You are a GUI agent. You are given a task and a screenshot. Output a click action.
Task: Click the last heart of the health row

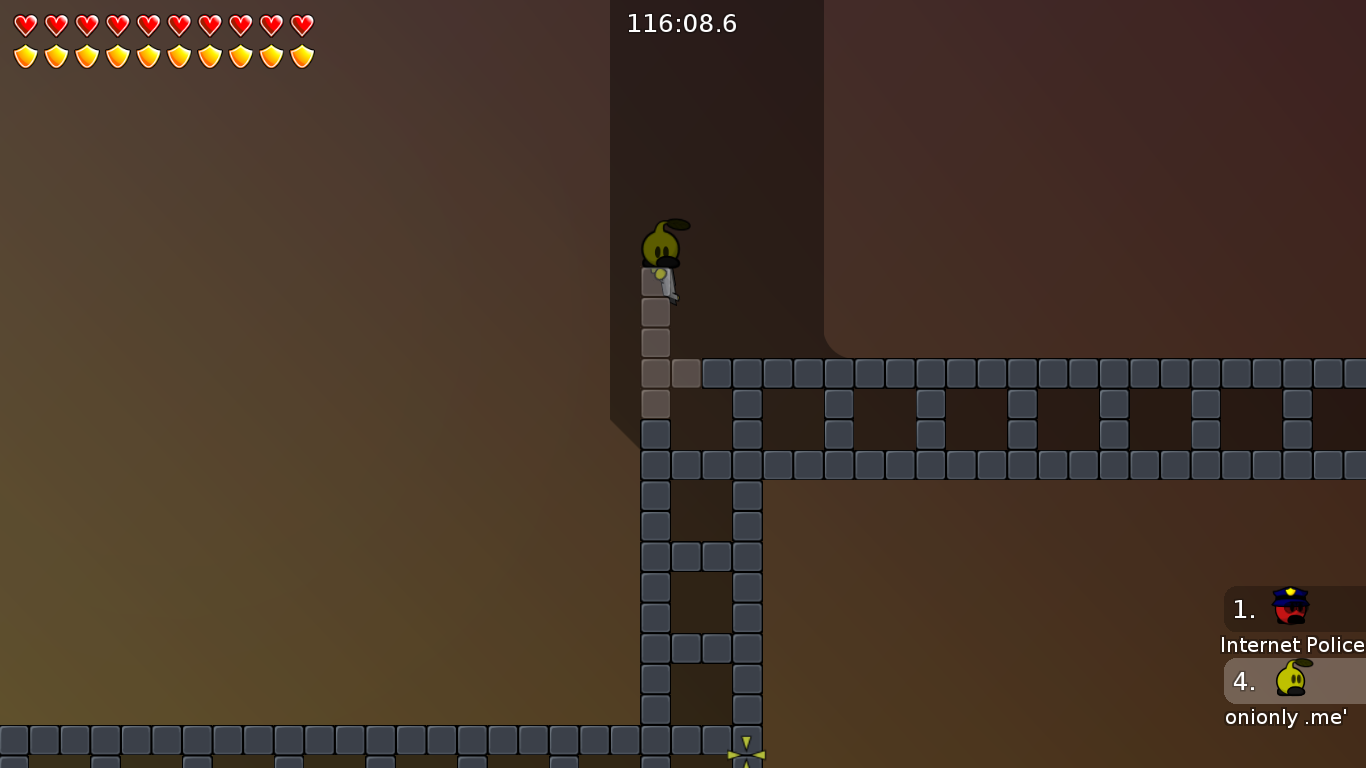[301, 26]
